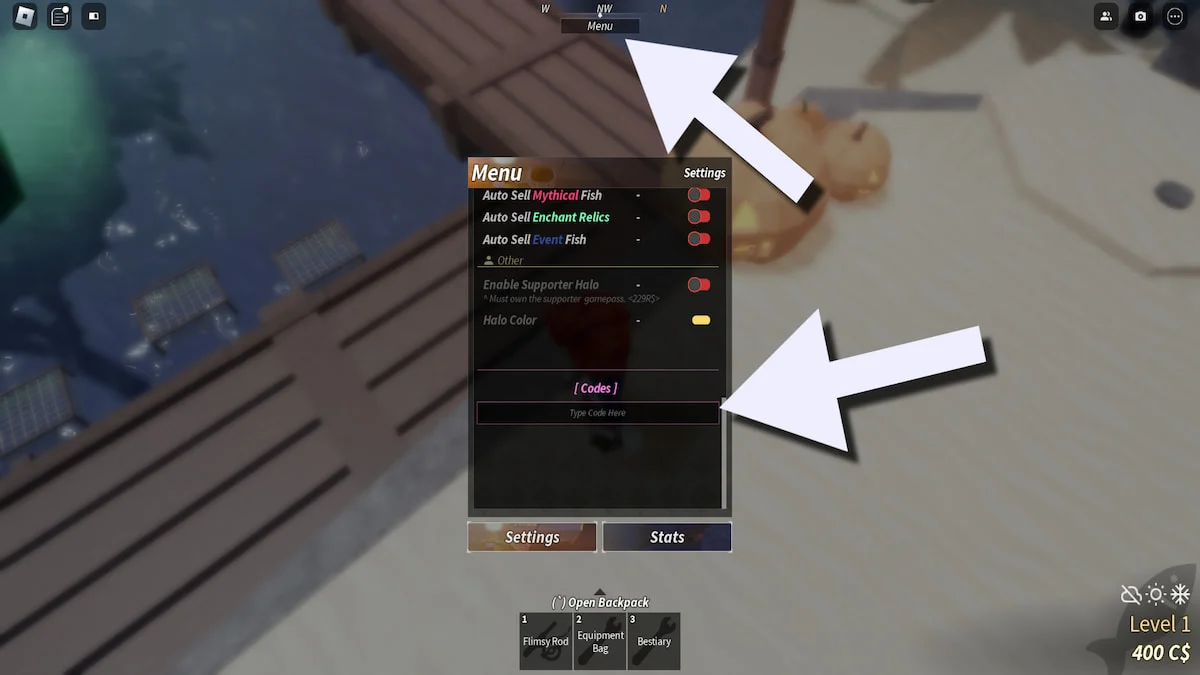The image size is (1200, 675).
Task: Pick the yellow Halo Color swatch
Action: [701, 320]
